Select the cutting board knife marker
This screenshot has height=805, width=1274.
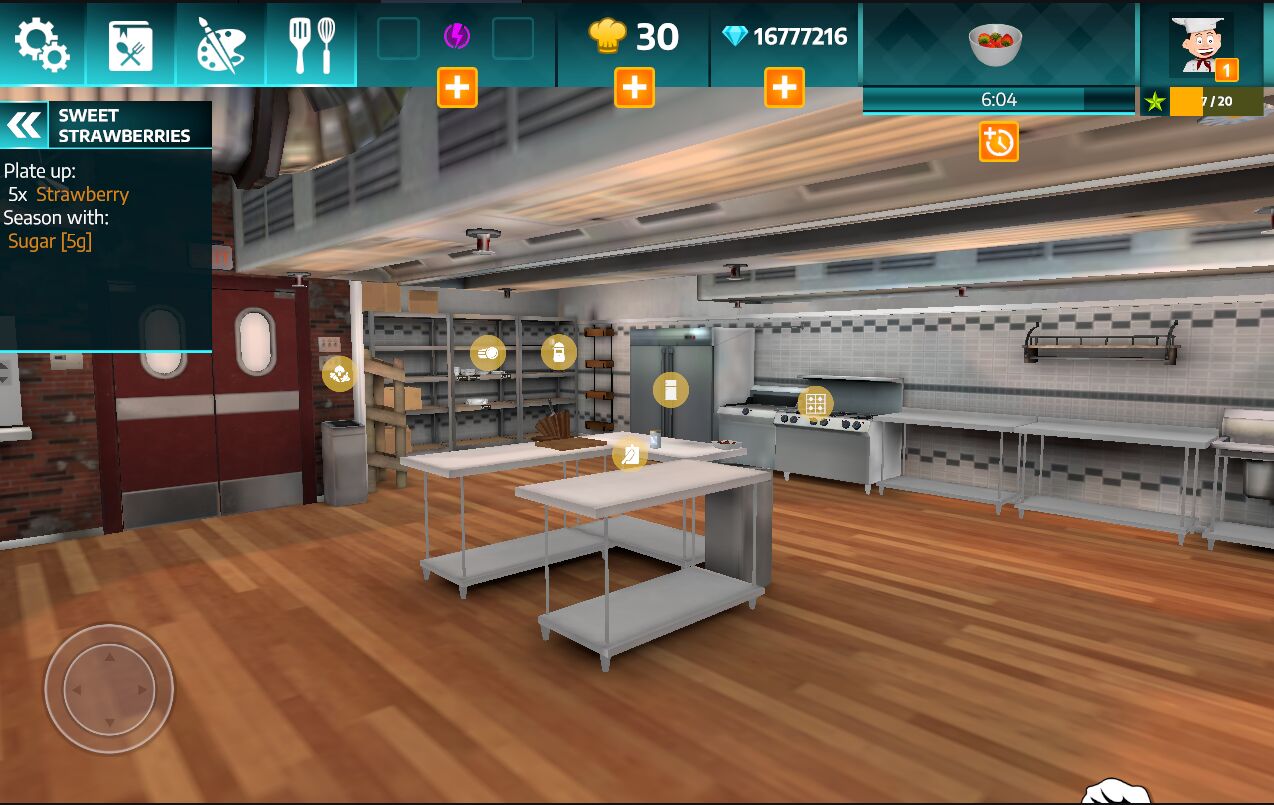coord(630,455)
